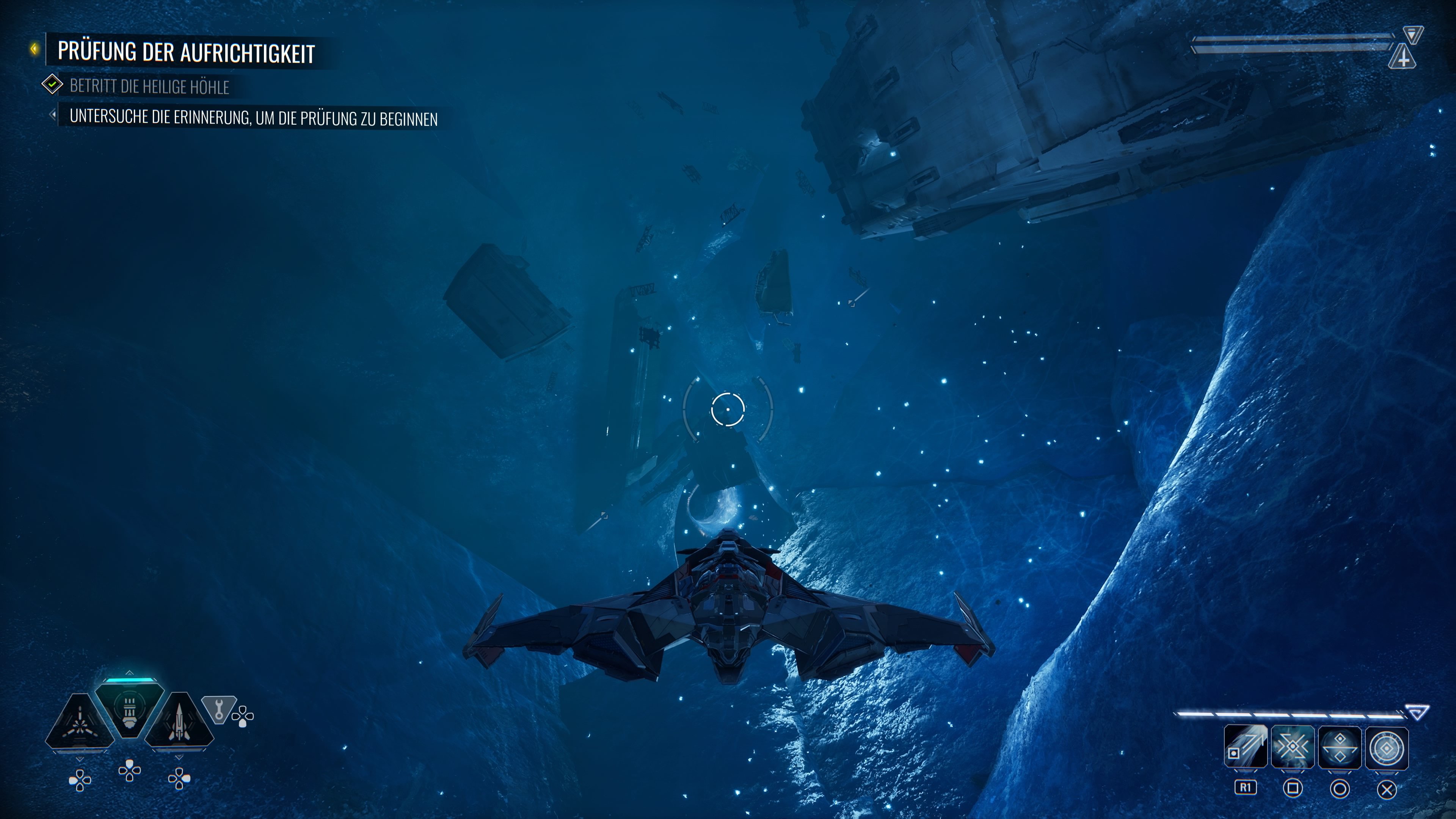The height and width of the screenshot is (819, 1456).
Task: Activate the two-diamonds sphere ability
Action: (x=1339, y=747)
